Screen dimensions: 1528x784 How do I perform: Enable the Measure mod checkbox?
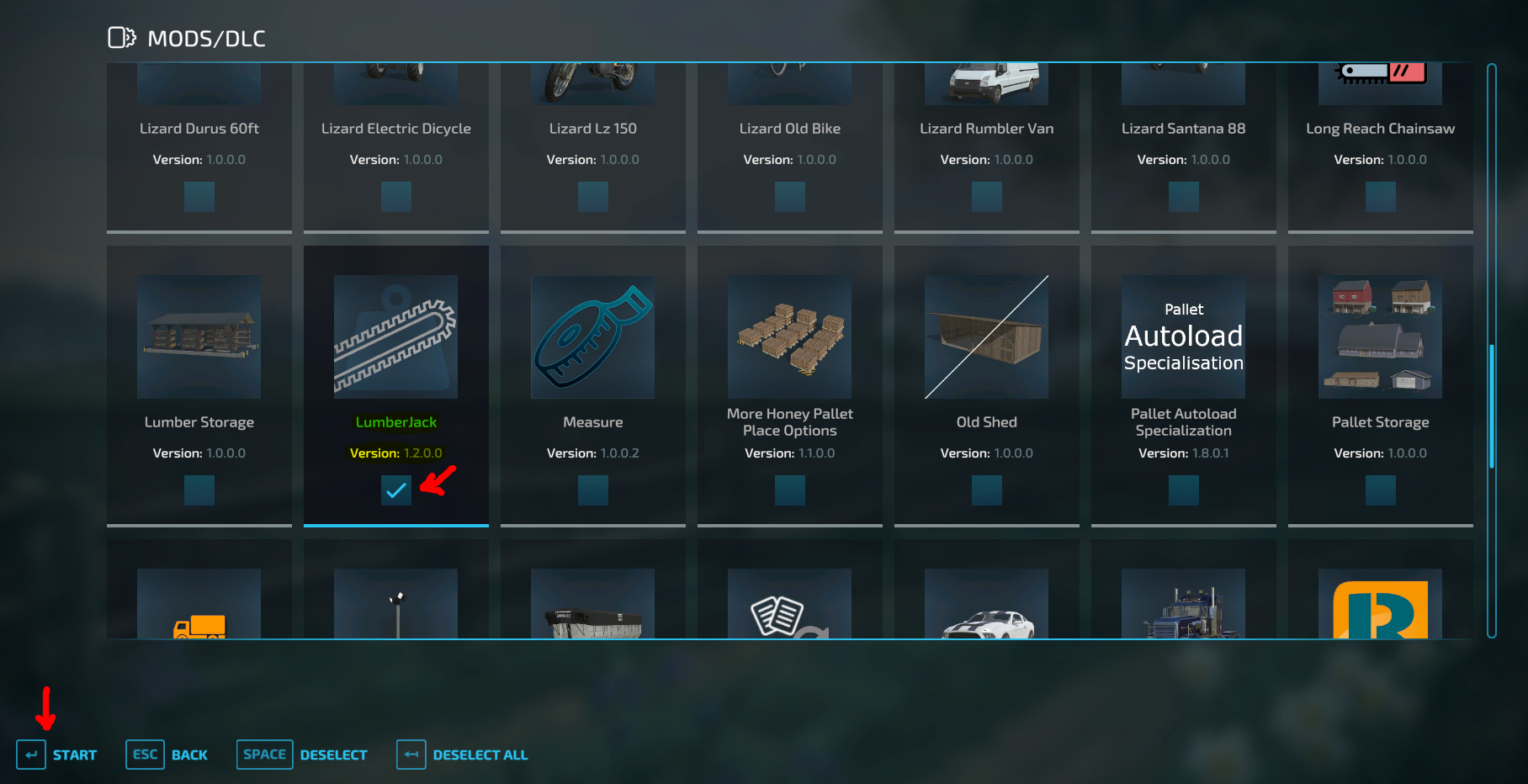(x=592, y=490)
